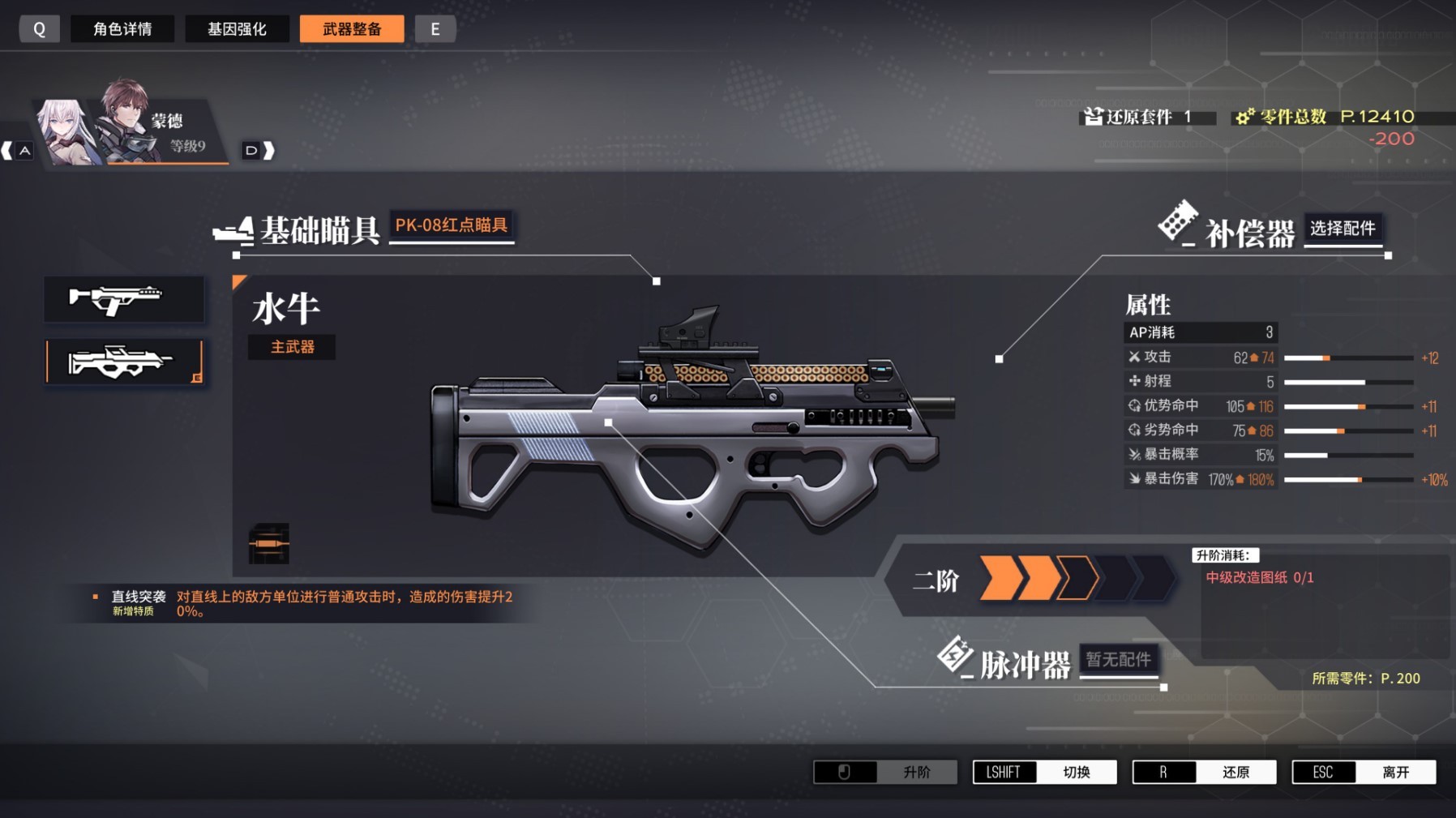Click the 还原 restore button
Screen dimensions: 1456x818
(1204, 772)
